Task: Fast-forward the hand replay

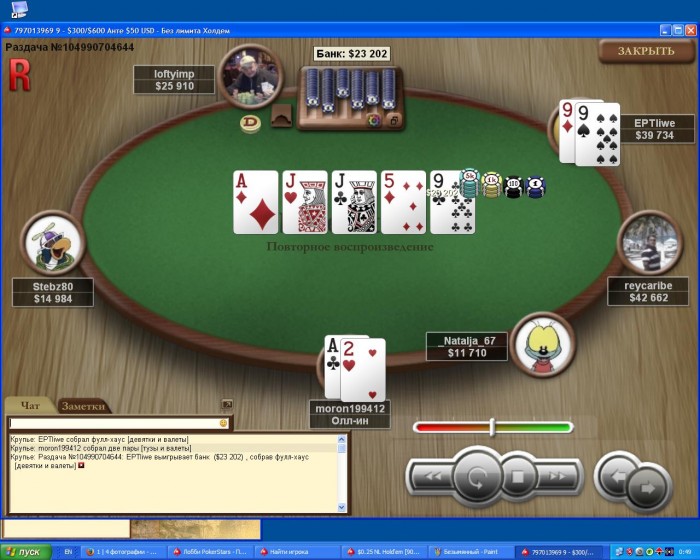Action: [x=556, y=477]
